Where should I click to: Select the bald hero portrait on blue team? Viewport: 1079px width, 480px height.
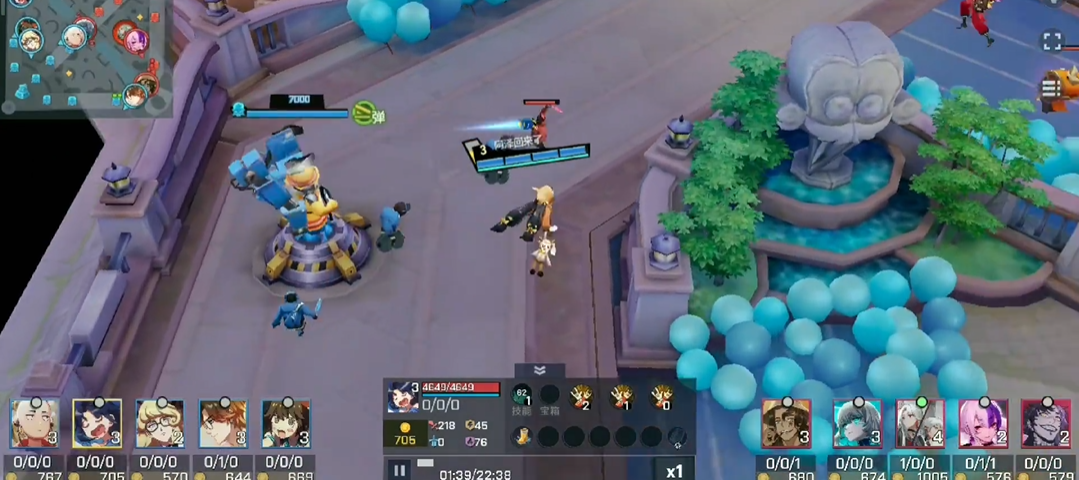(34, 424)
